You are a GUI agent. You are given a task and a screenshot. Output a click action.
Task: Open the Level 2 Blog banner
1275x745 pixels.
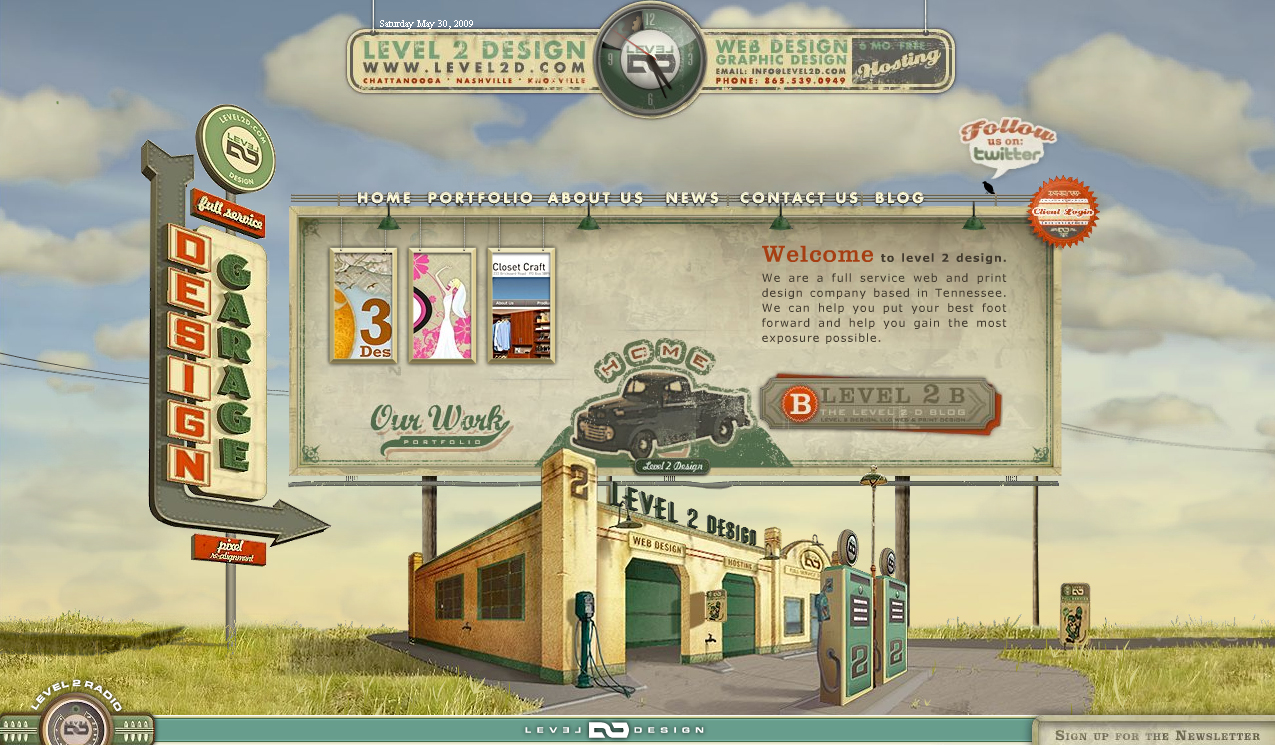878,404
